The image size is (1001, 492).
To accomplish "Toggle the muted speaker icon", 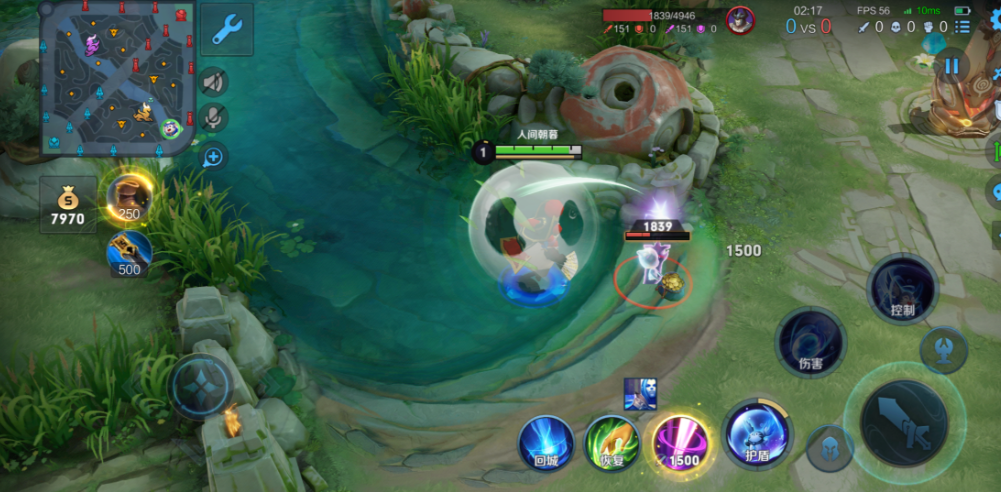I will [x=212, y=82].
